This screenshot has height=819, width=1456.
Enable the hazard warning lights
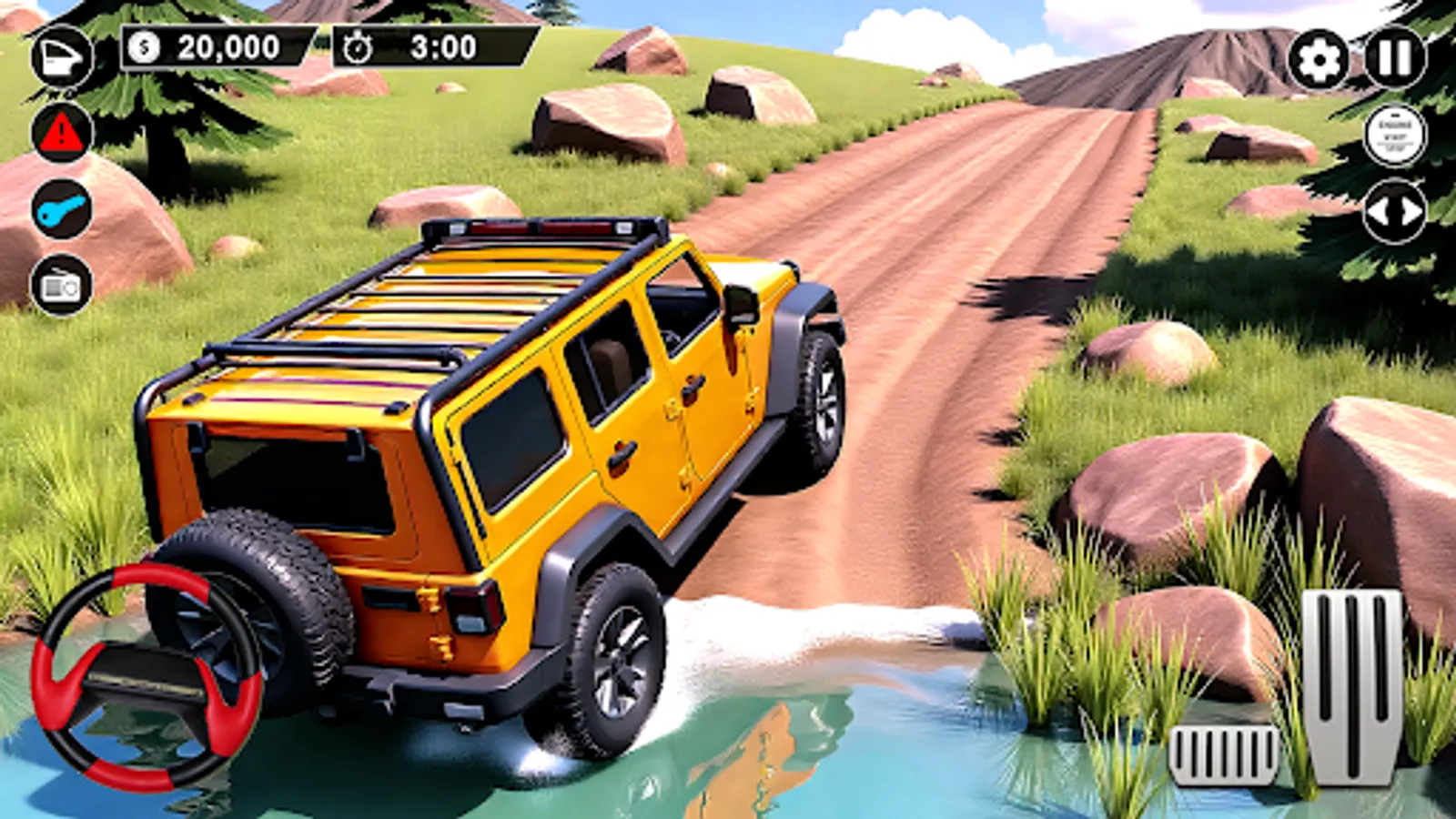pyautogui.click(x=59, y=135)
